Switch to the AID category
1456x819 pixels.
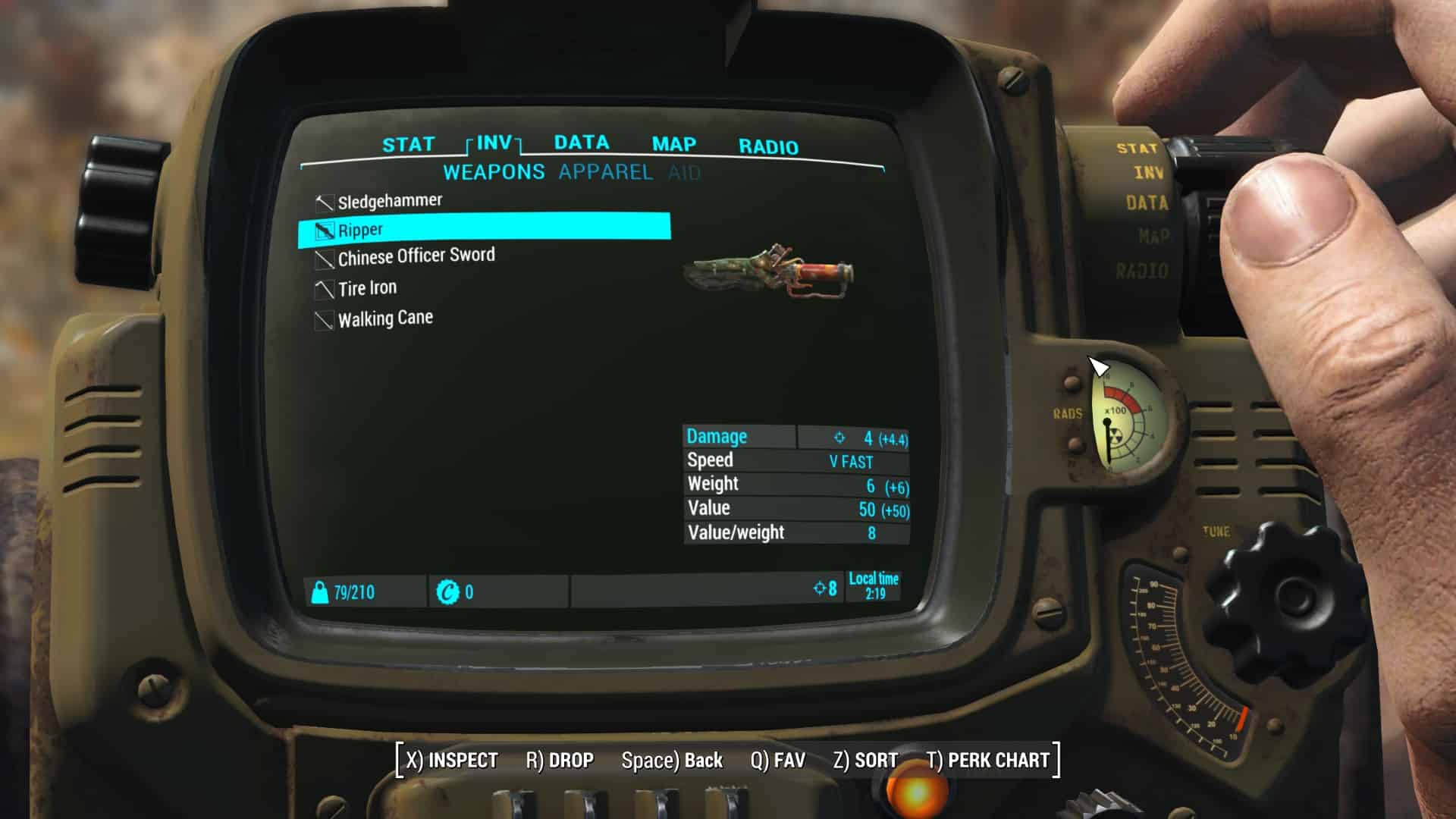684,174
